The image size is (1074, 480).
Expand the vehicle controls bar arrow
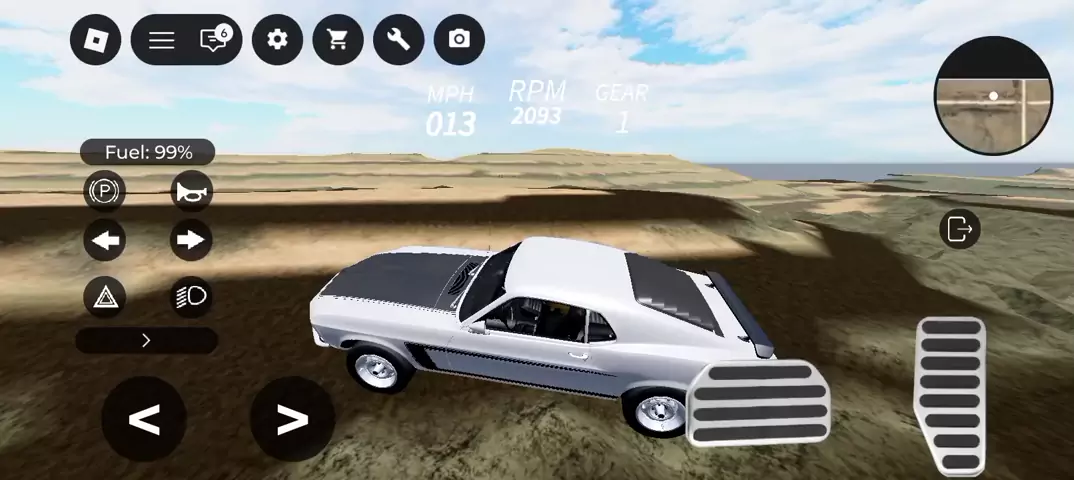[x=146, y=341]
